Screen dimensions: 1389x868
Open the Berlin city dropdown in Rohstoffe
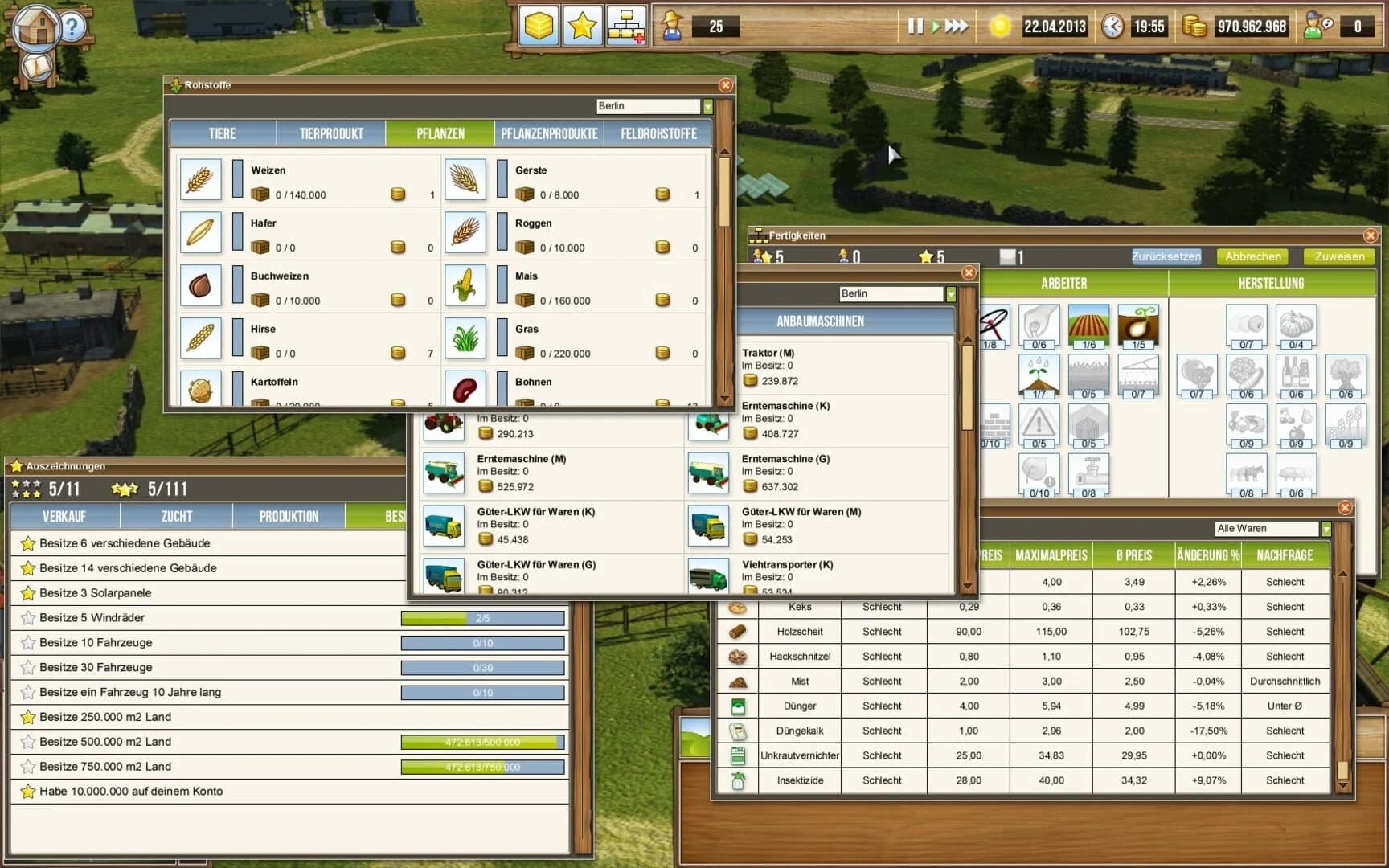[706, 105]
